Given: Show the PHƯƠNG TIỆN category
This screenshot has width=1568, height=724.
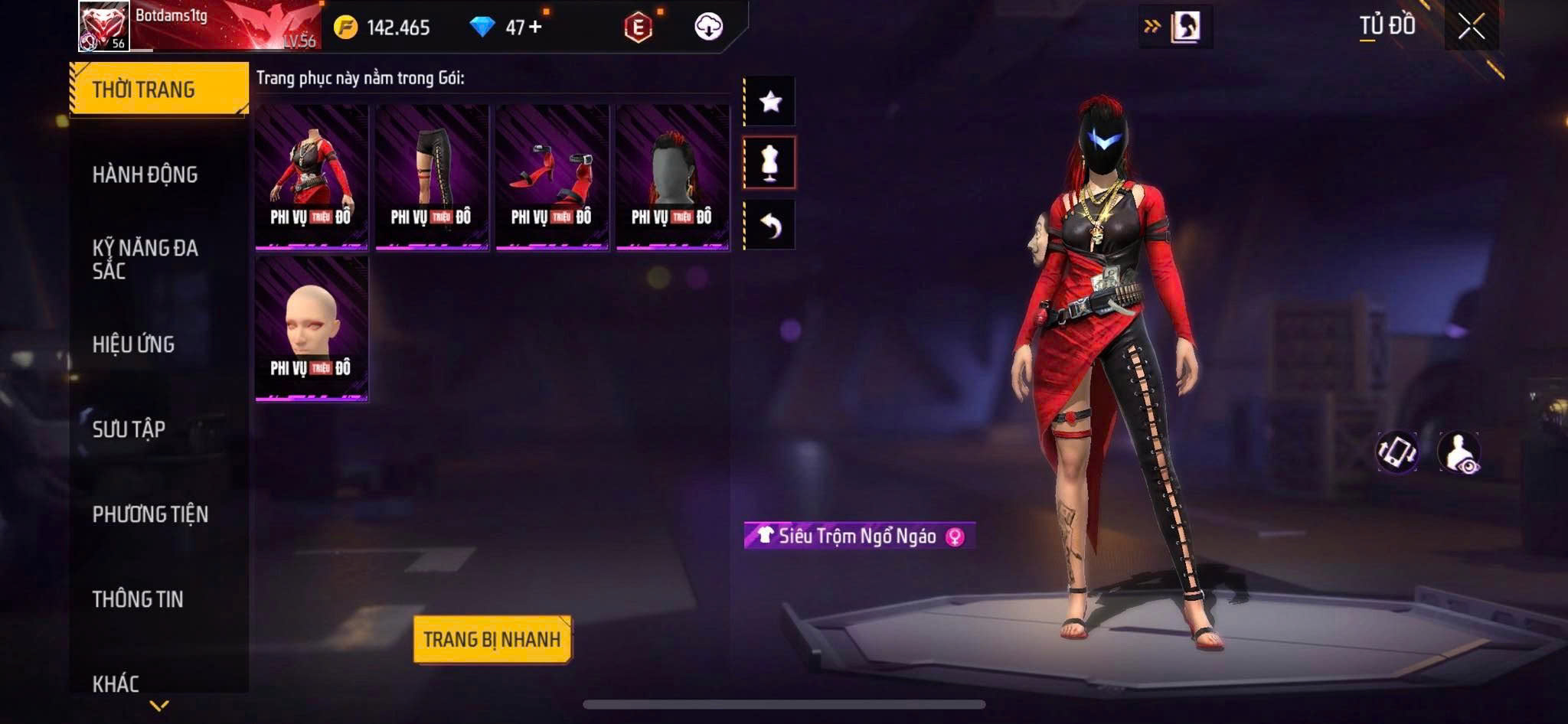Looking at the screenshot, I should [x=150, y=514].
